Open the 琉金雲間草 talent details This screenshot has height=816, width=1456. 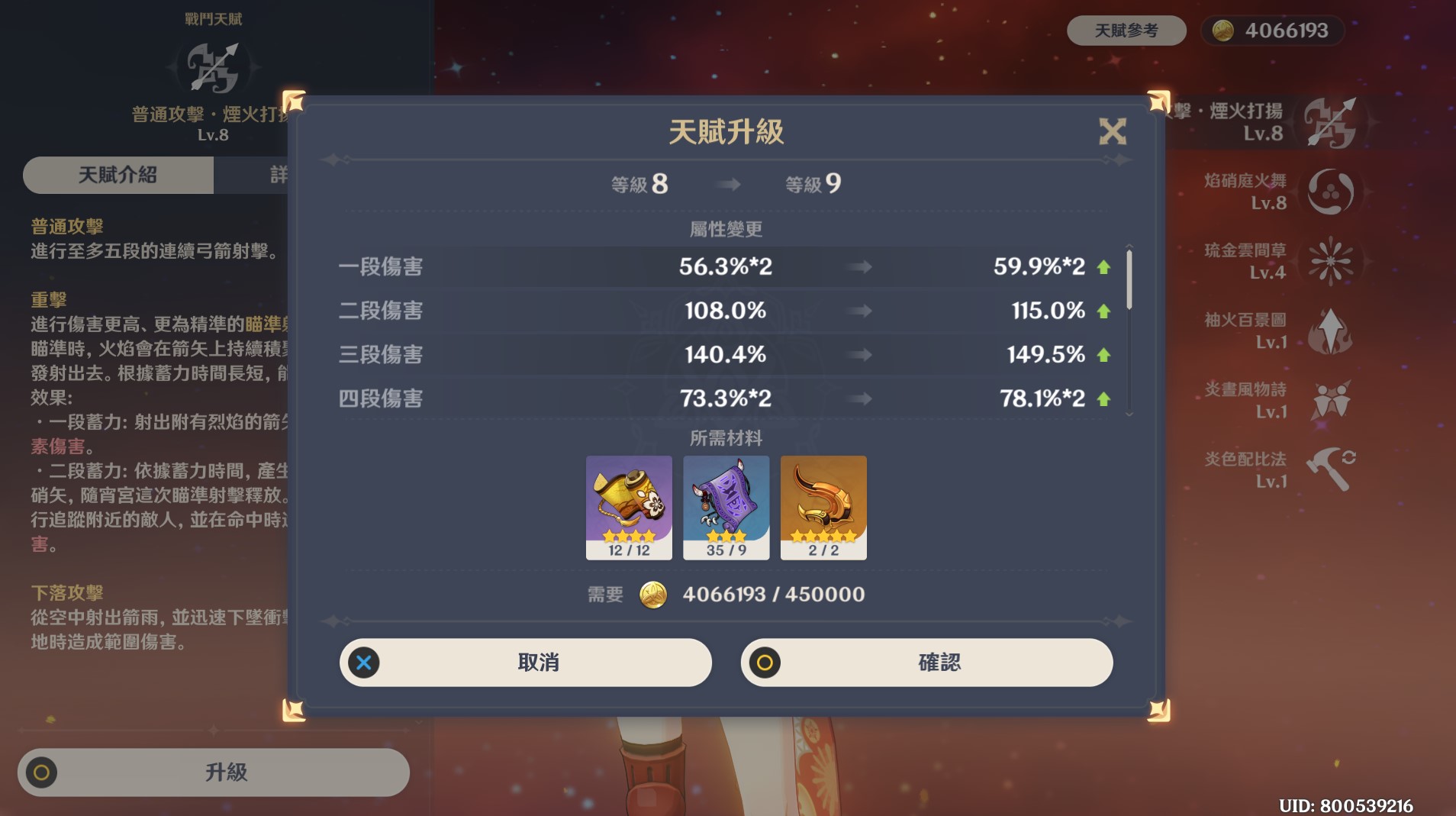coord(1330,261)
